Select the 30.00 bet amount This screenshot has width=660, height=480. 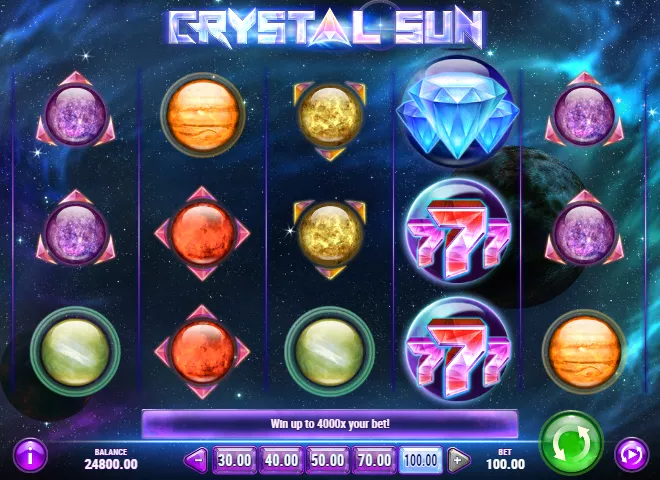[233, 461]
